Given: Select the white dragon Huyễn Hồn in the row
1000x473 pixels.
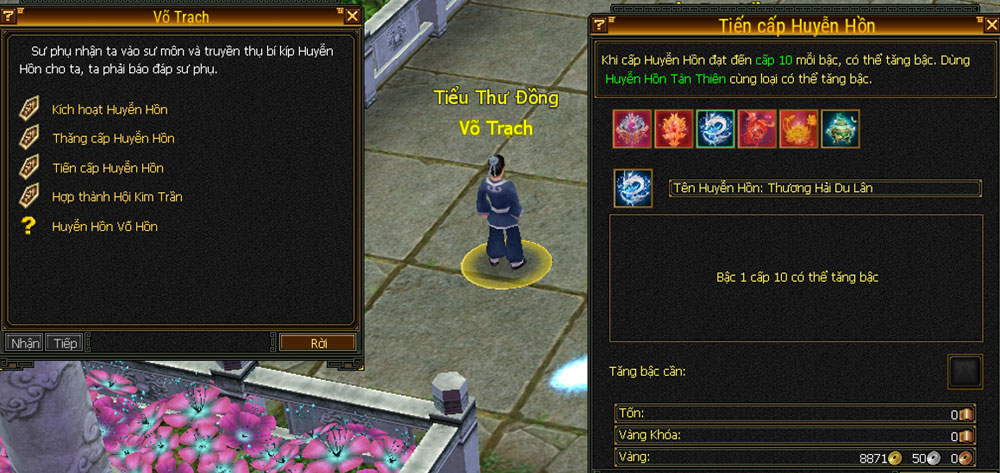Looking at the screenshot, I should tap(715, 129).
